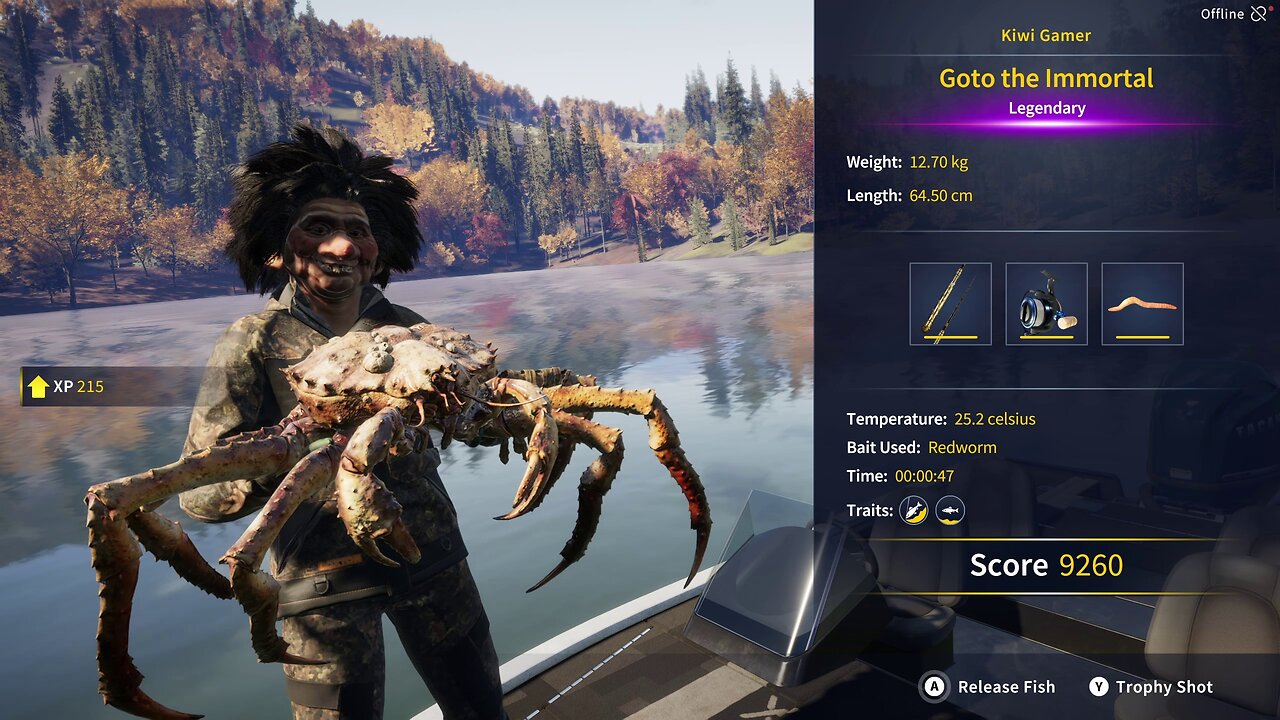Inspect the second trait icon with small fish
Screen dimensions: 1280x720
click(x=950, y=510)
